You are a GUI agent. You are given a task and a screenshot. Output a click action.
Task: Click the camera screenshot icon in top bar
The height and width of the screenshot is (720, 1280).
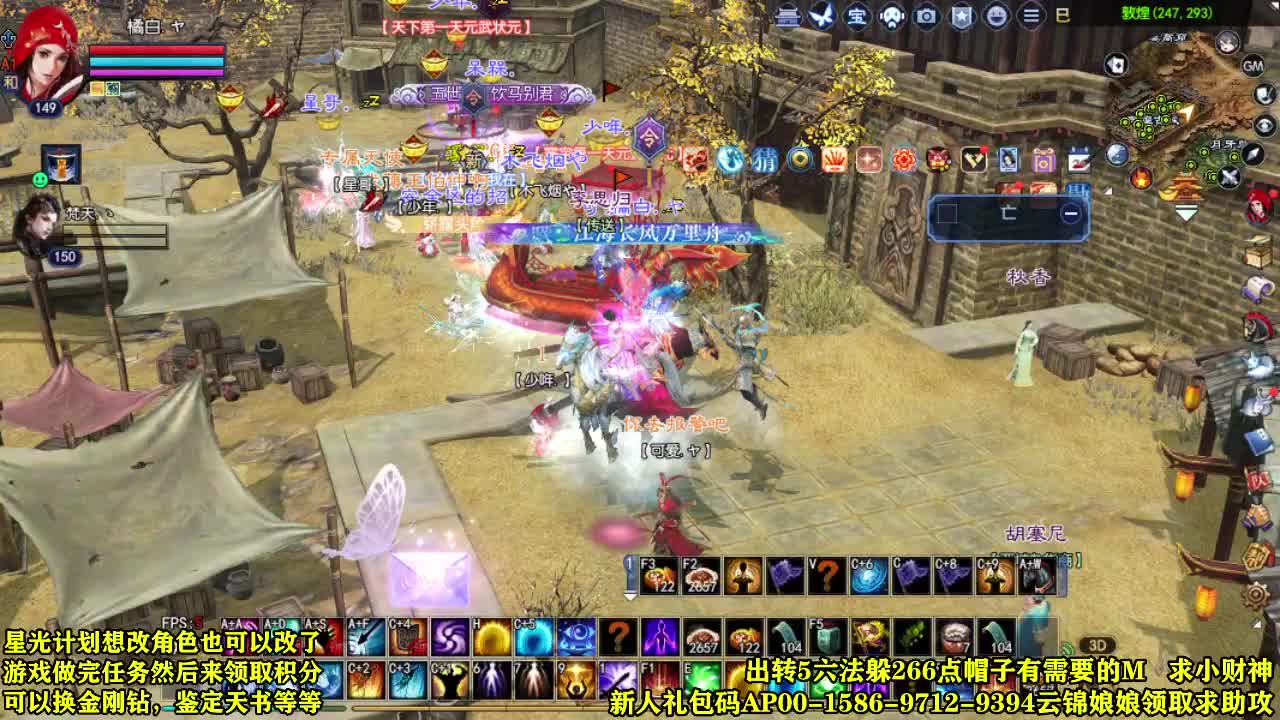pos(925,14)
